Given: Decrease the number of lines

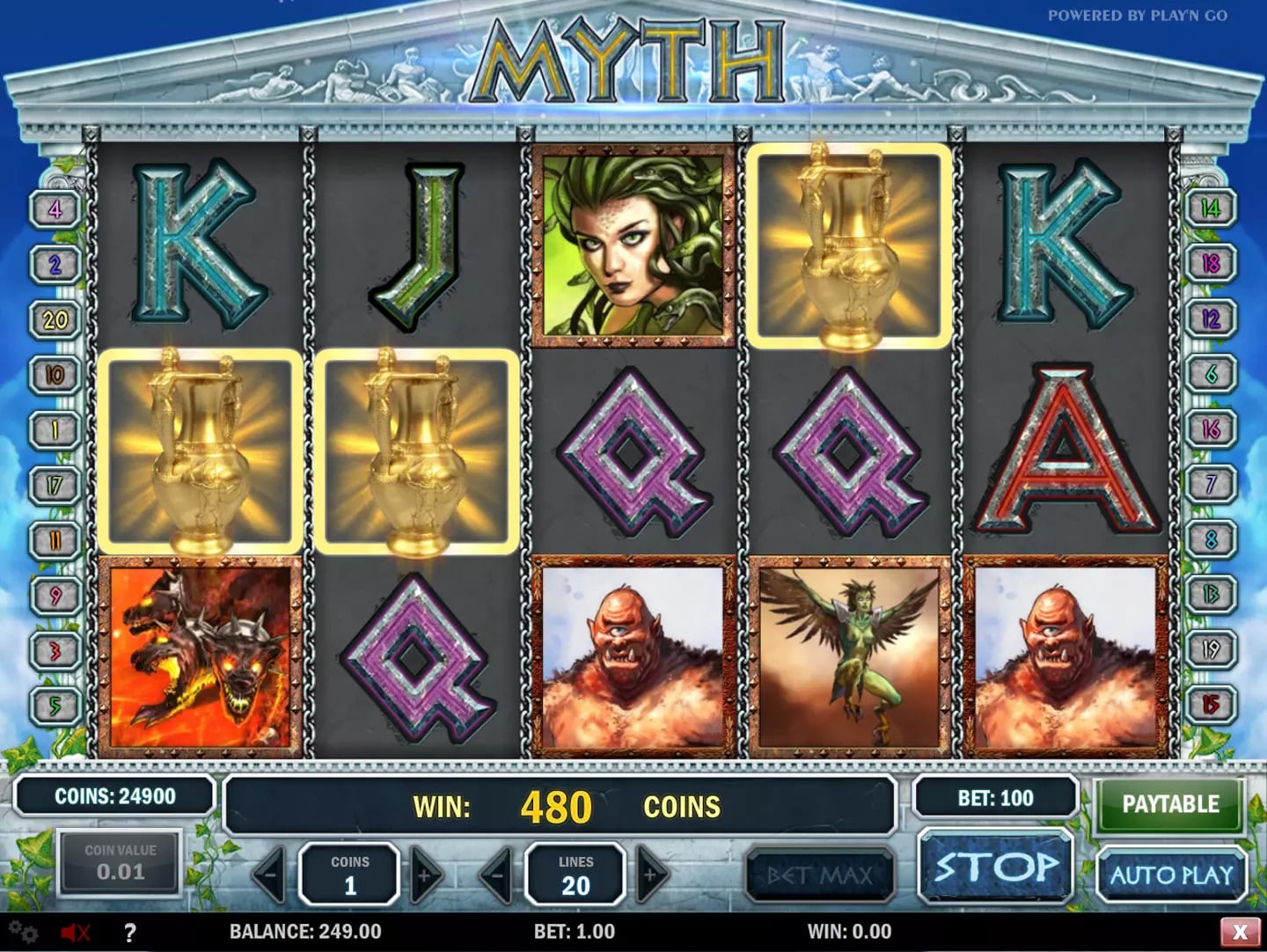Looking at the screenshot, I should (497, 875).
